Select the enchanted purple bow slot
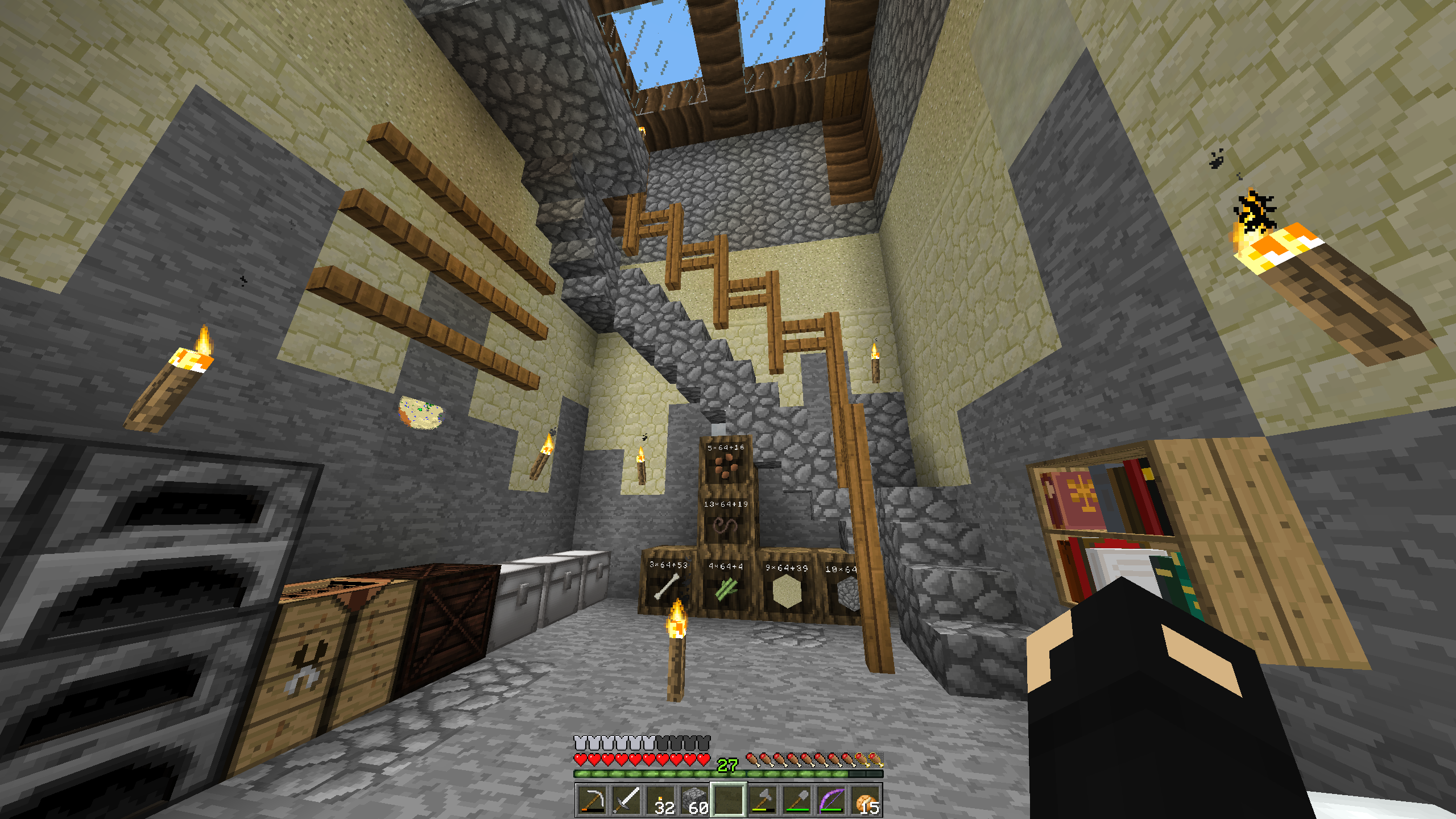This screenshot has height=819, width=1456. coord(831,800)
